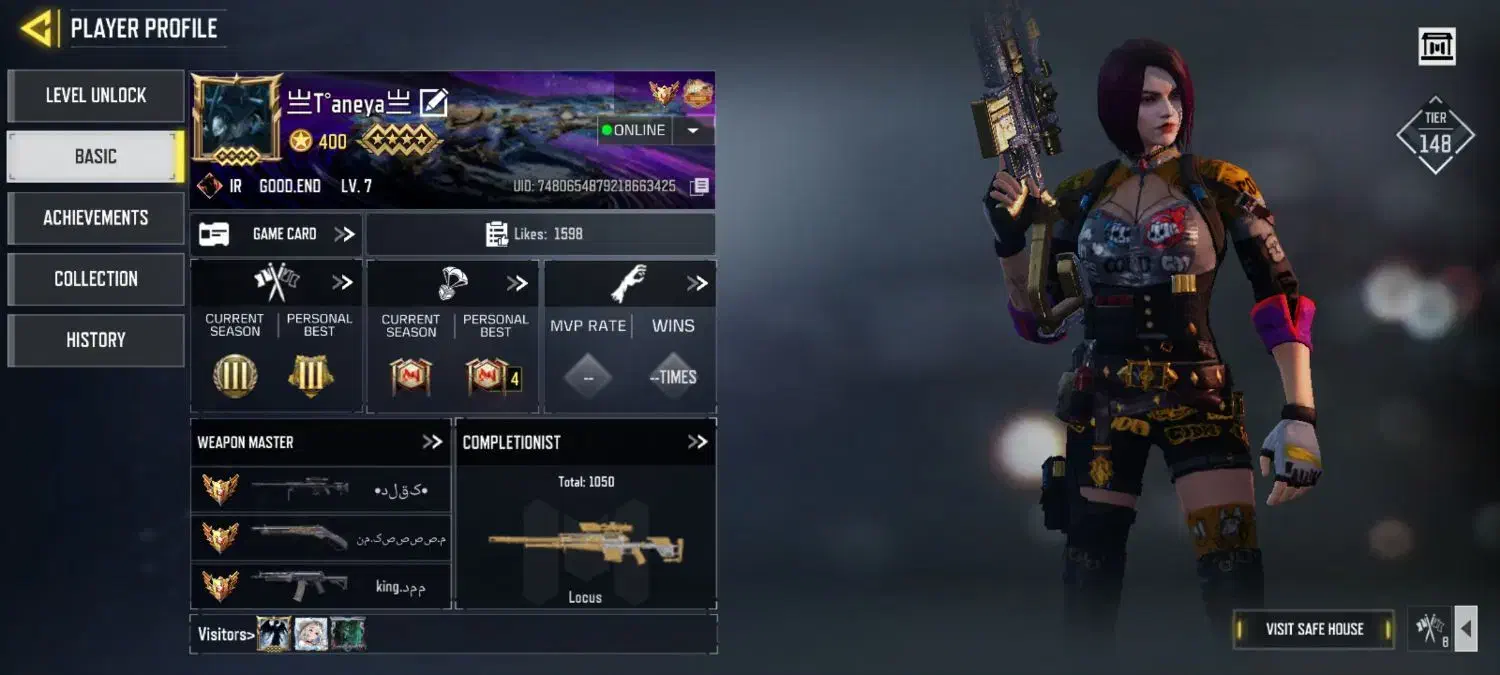
Task: Open the showcase icon at top right
Action: click(1437, 46)
